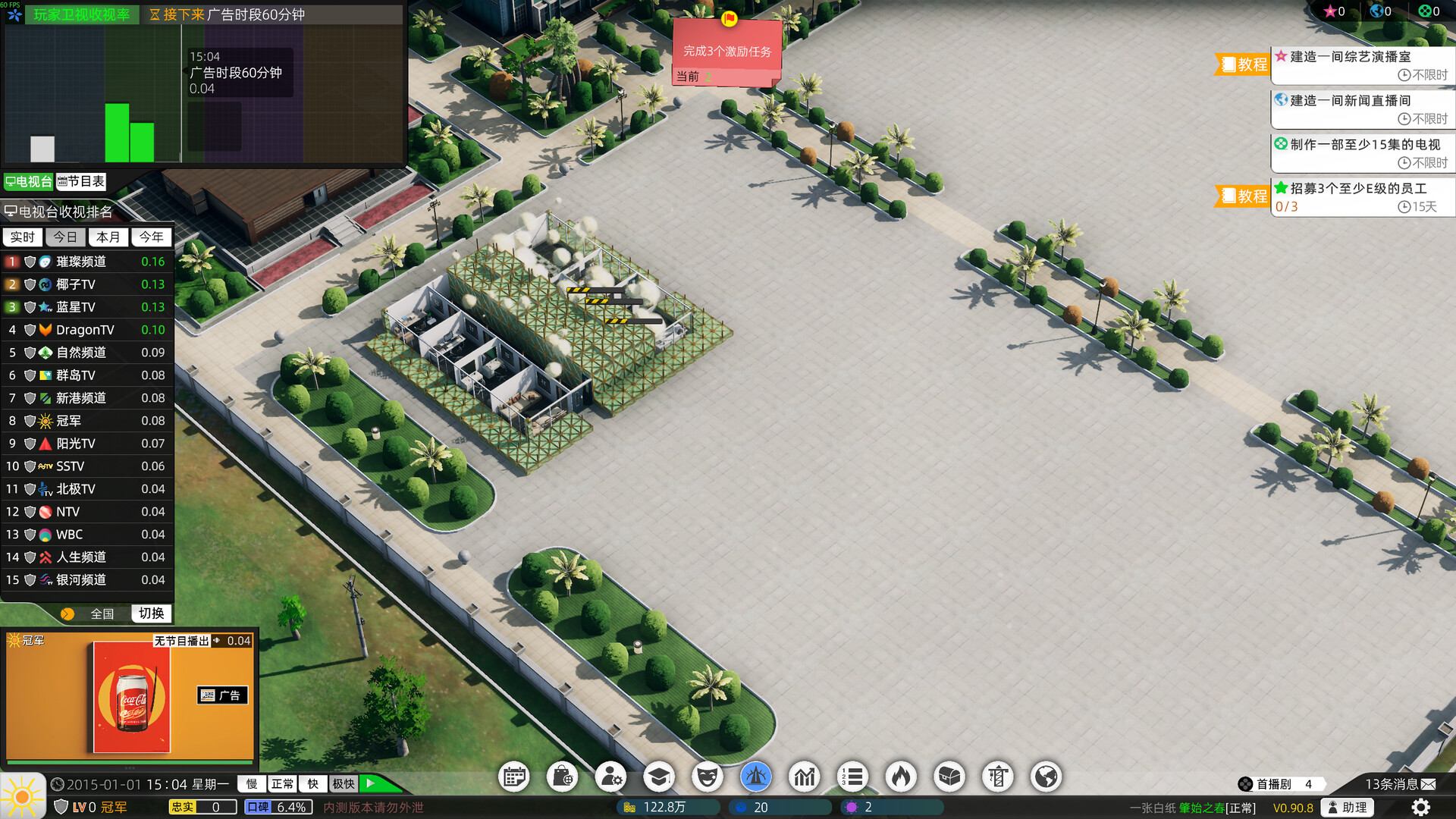Click the green play button
This screenshot has width=1456, height=819.
pyautogui.click(x=372, y=783)
